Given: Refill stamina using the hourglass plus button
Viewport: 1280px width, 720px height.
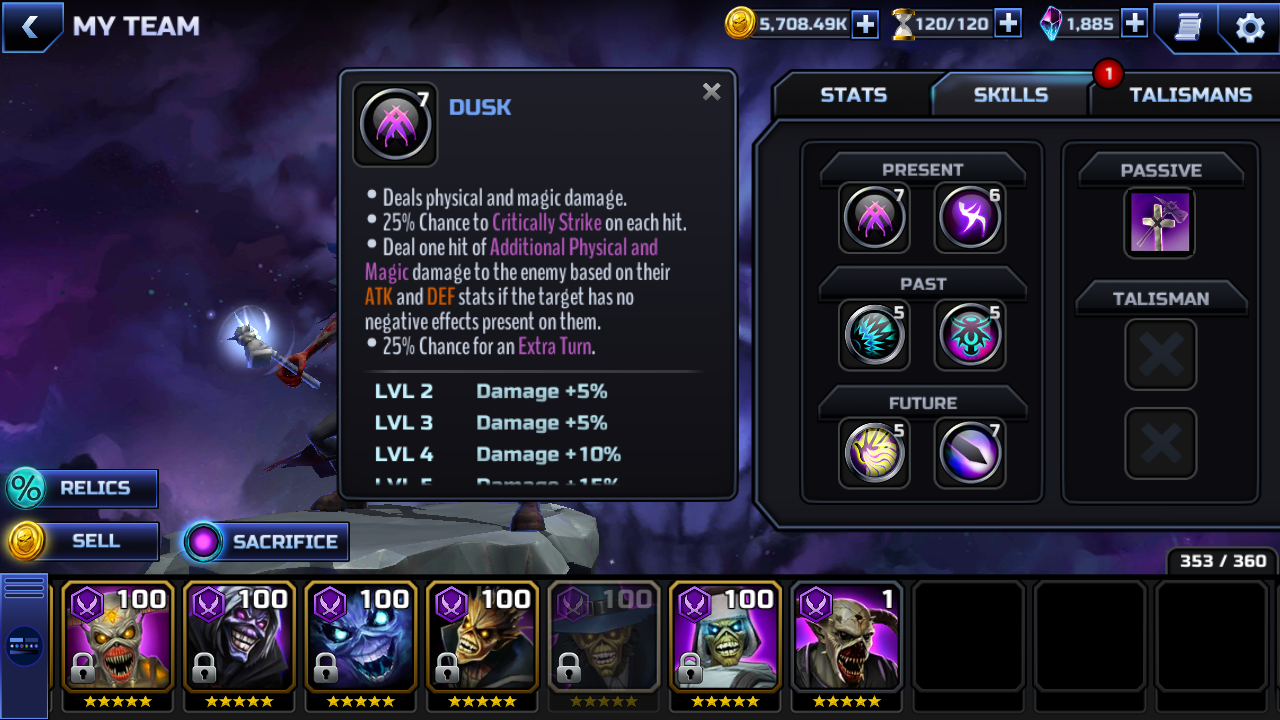Looking at the screenshot, I should pos(1008,24).
